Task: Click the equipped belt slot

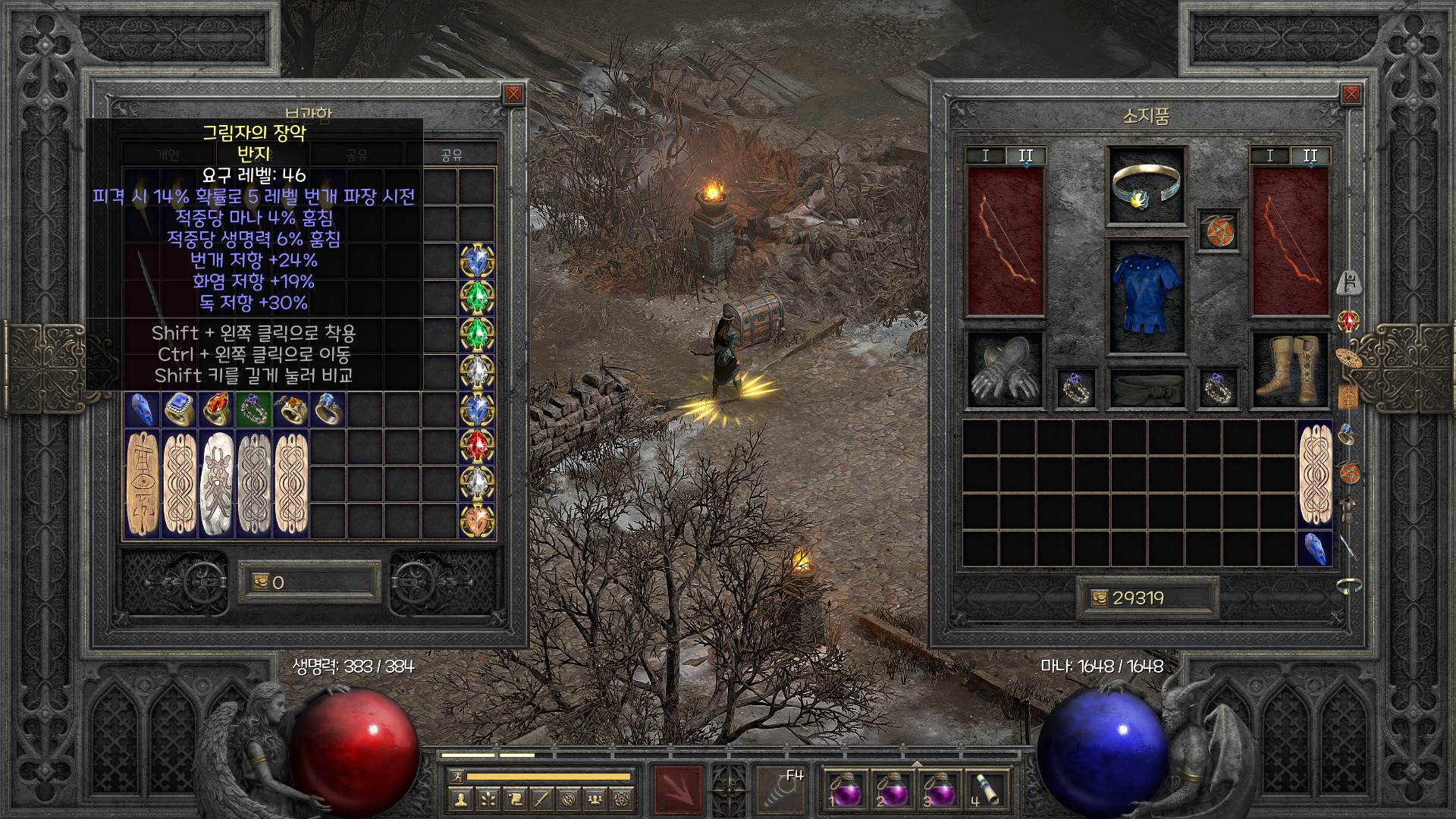Action: (x=1146, y=387)
